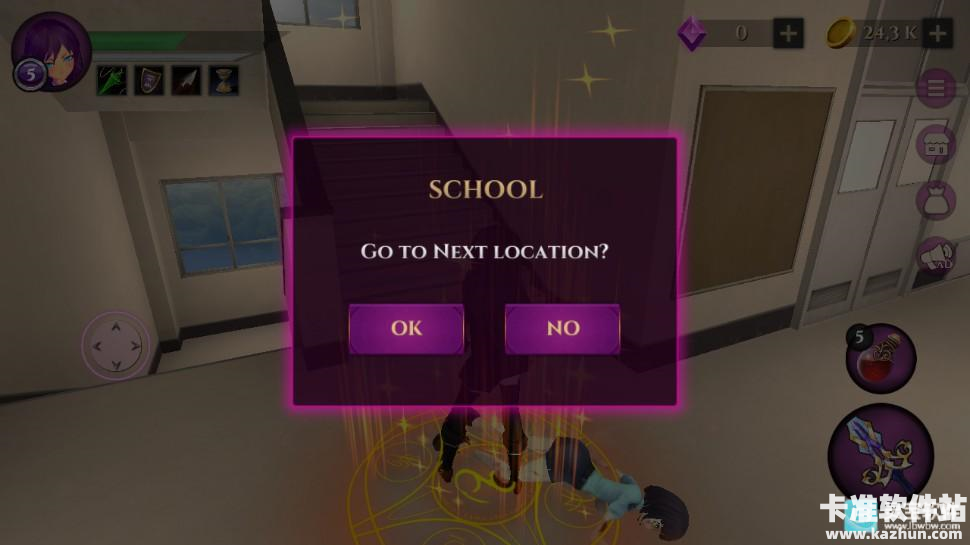
Task: Add more gold coins with plus button
Action: 937,33
